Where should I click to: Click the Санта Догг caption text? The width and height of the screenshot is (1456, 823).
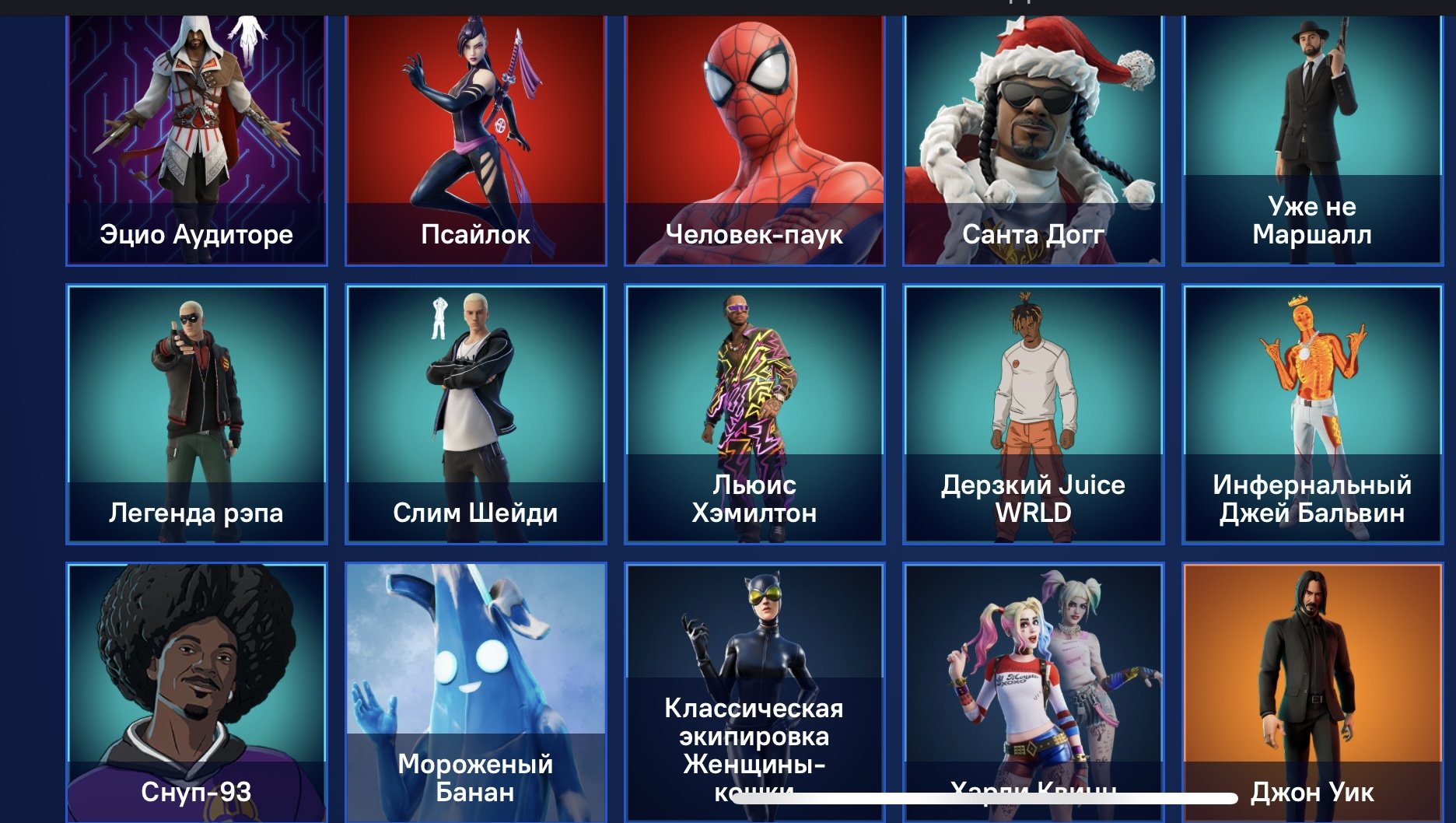click(x=1033, y=233)
